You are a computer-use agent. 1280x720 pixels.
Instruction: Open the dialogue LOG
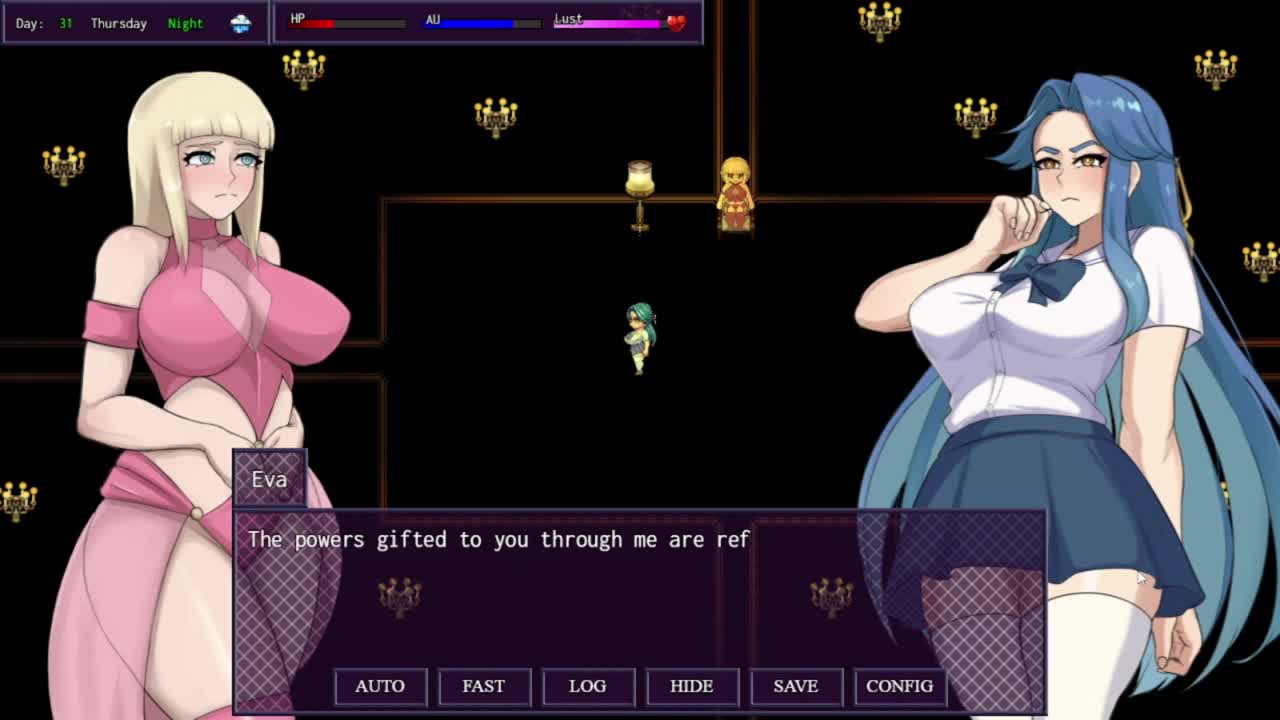point(588,686)
